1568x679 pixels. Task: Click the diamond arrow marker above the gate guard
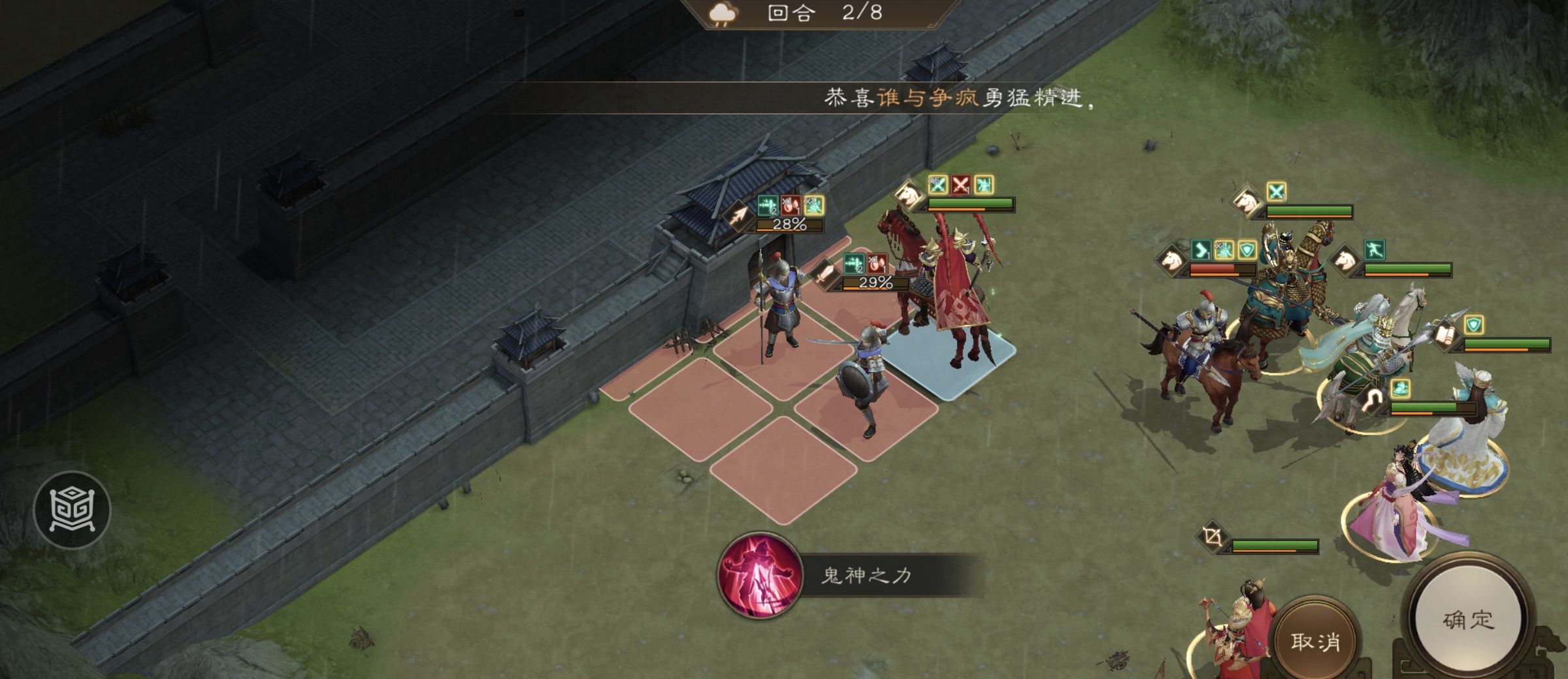tap(738, 214)
